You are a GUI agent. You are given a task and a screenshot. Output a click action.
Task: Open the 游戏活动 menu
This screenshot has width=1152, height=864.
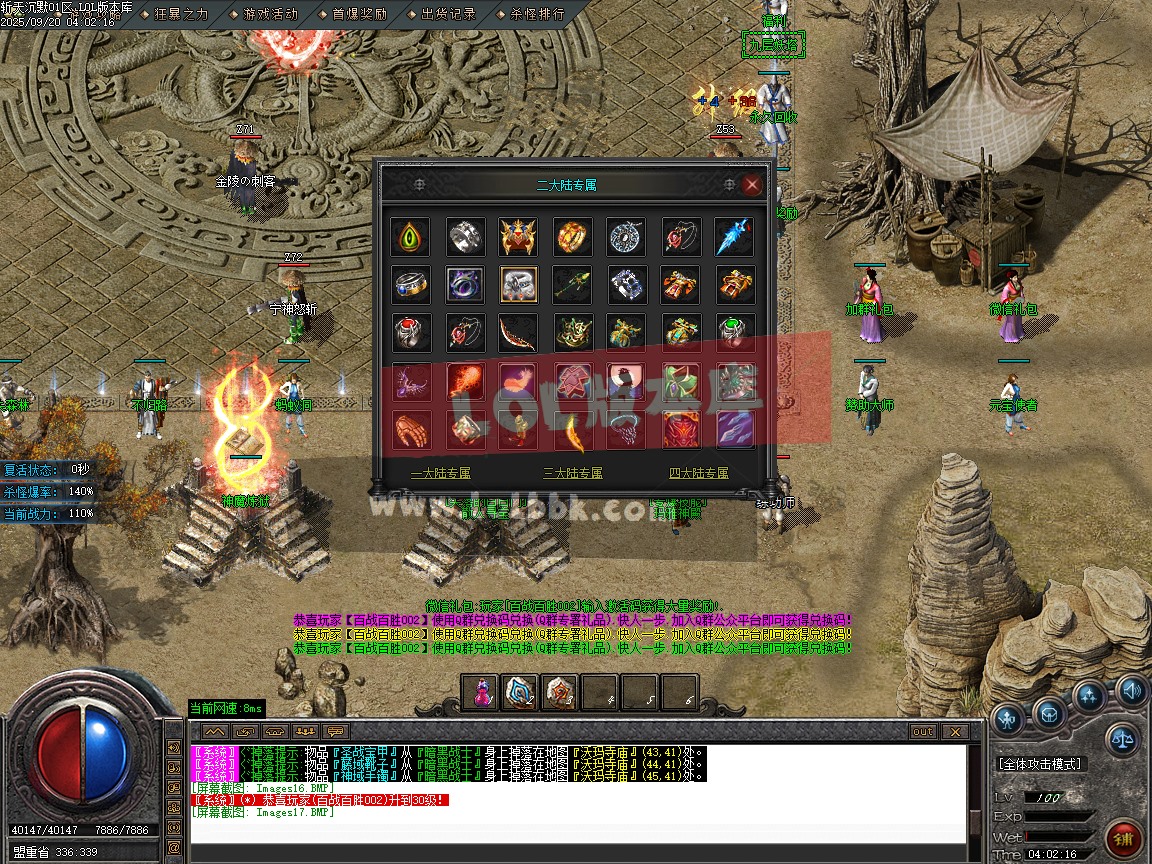[x=270, y=15]
